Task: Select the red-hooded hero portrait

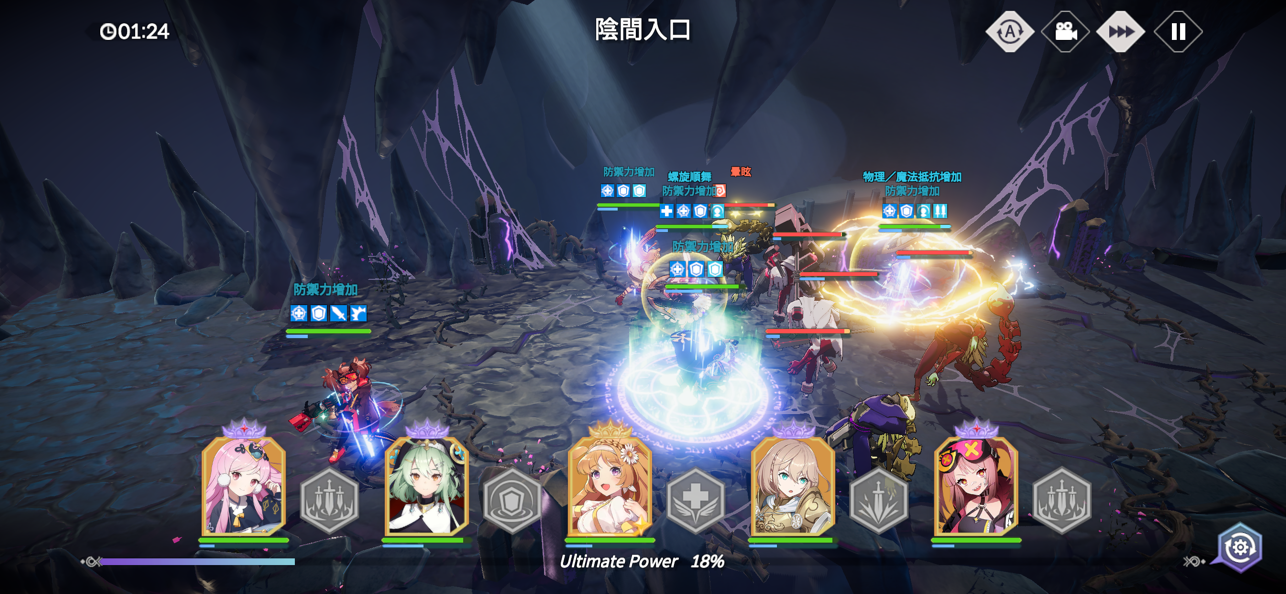Action: point(976,485)
